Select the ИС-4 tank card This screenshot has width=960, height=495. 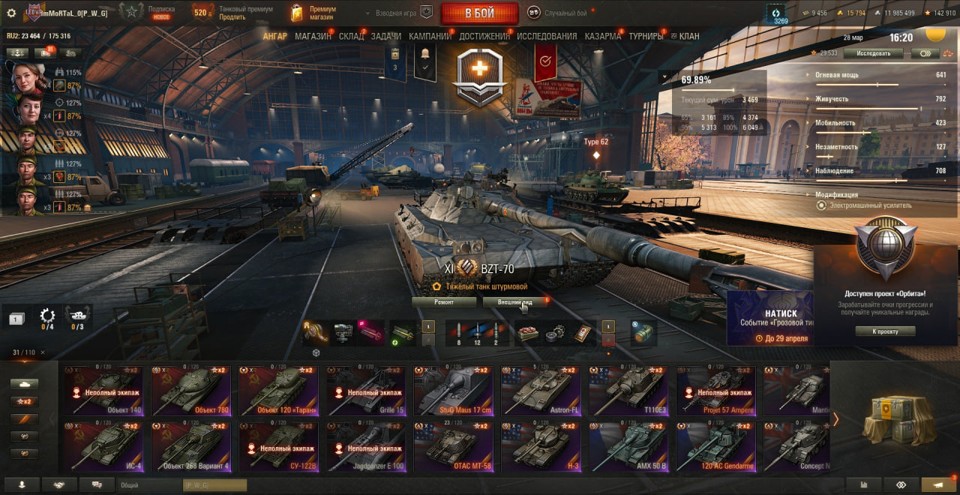(103, 446)
